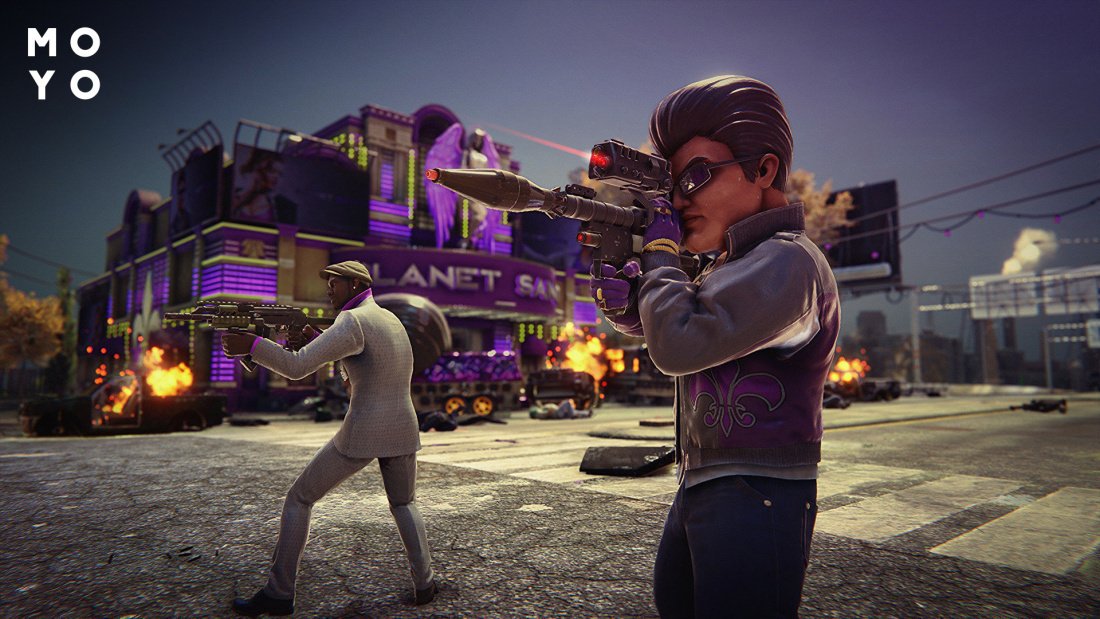Click the MOYO logo watermark

(x=64, y=63)
